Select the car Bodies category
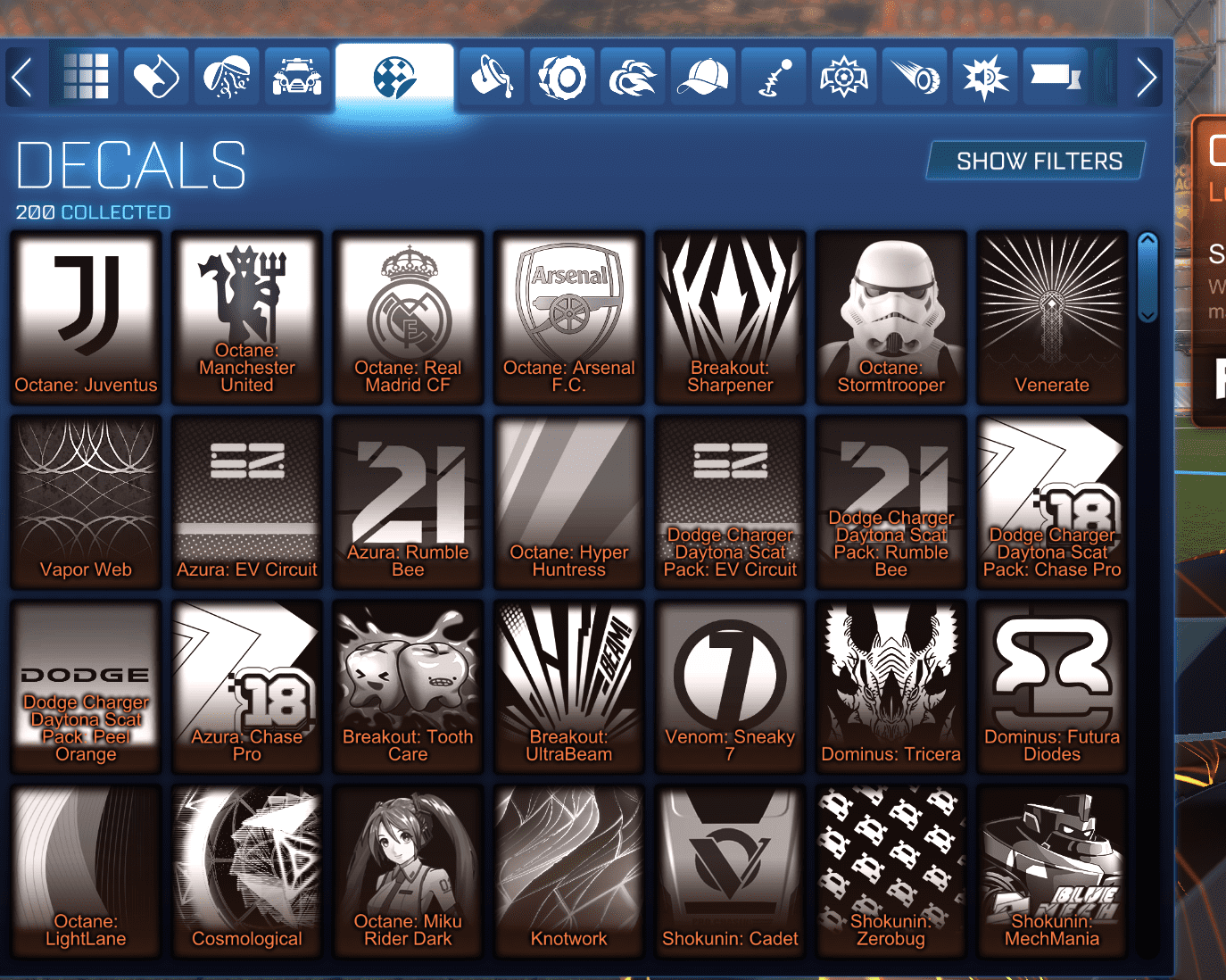The width and height of the screenshot is (1226, 980). [x=297, y=76]
